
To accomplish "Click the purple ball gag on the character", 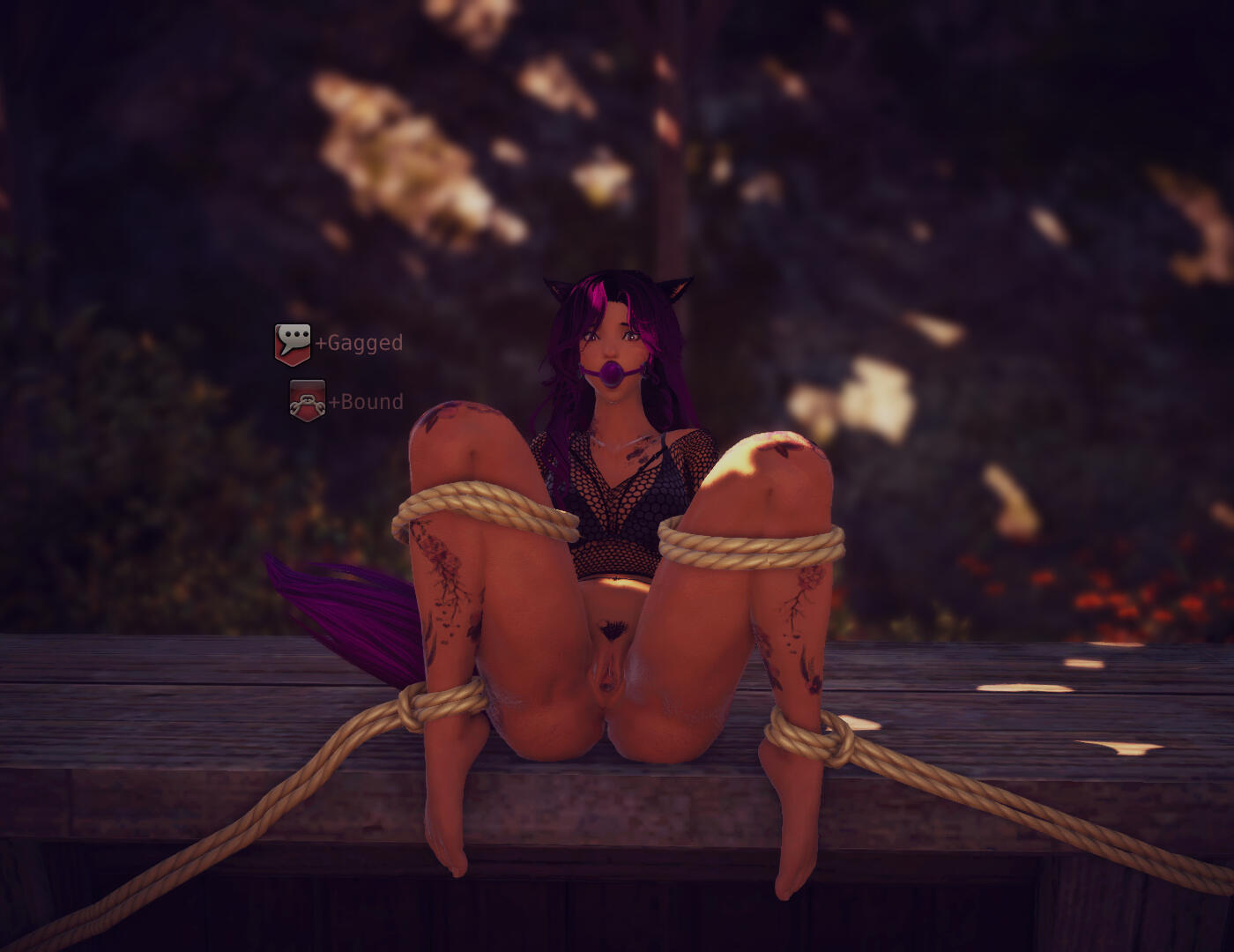I will coord(612,373).
